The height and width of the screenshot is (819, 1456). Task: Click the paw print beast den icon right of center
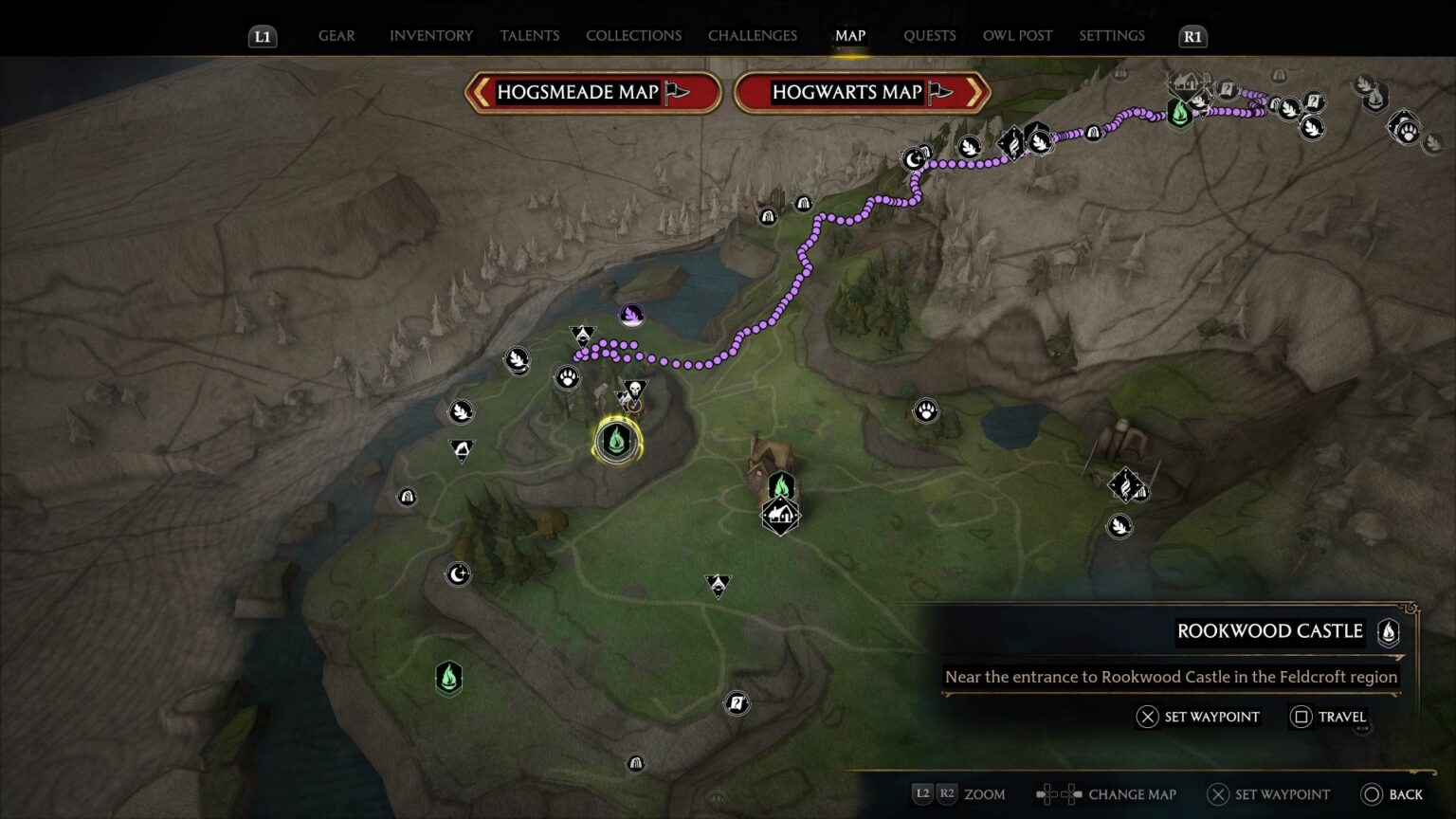[926, 410]
